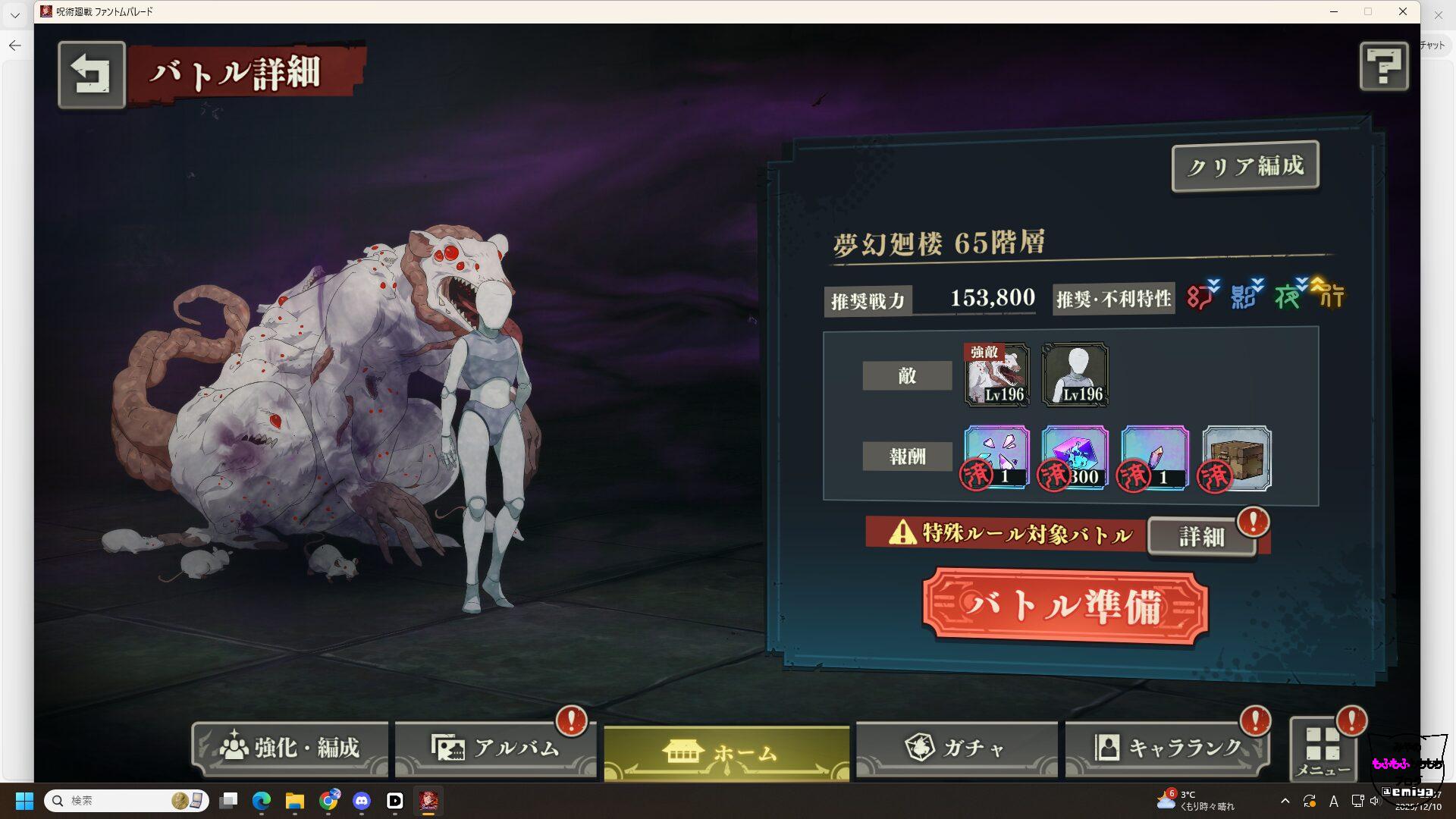
Task: Expand hidden icons in the system tray
Action: point(1286,800)
